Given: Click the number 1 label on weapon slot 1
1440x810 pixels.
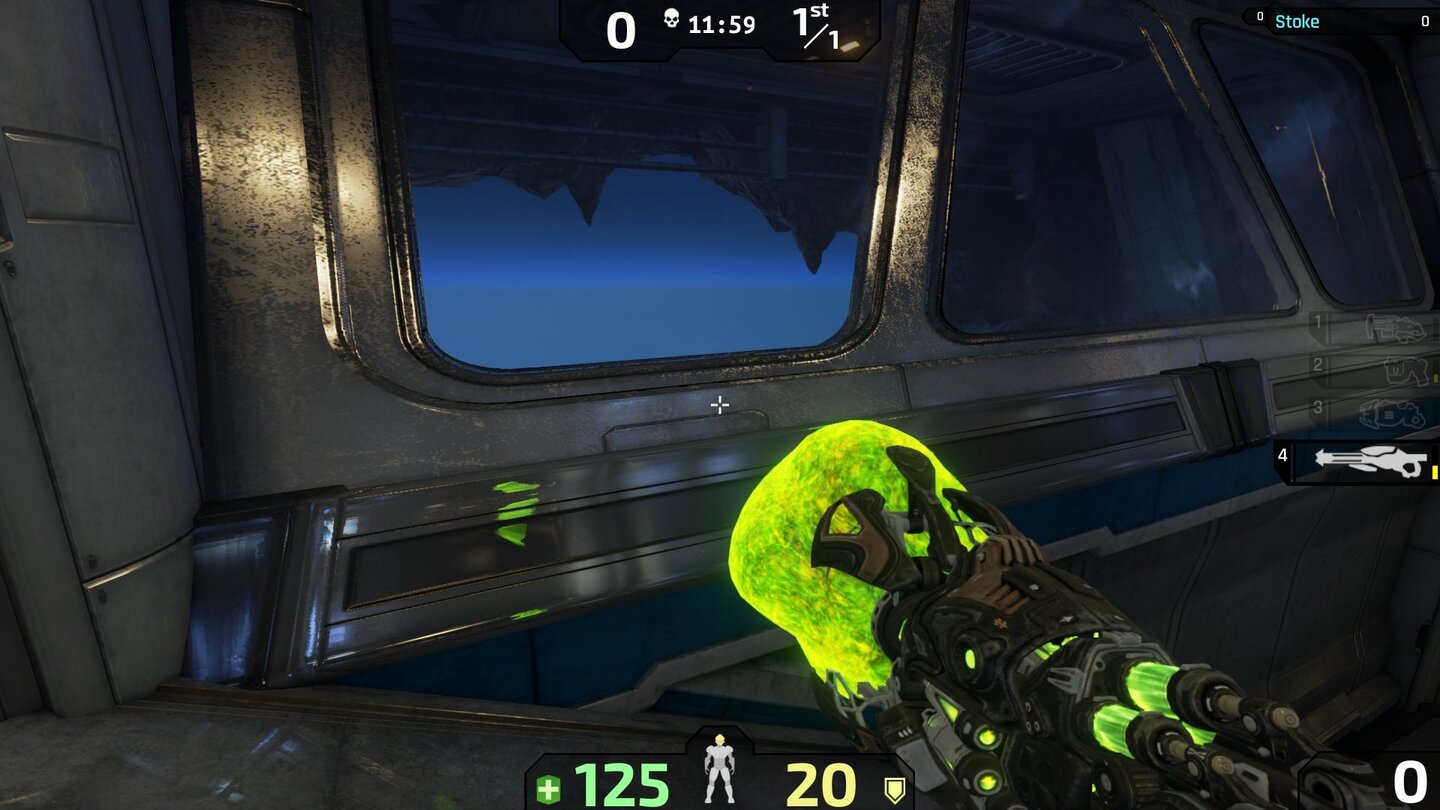Looking at the screenshot, I should [x=1318, y=322].
